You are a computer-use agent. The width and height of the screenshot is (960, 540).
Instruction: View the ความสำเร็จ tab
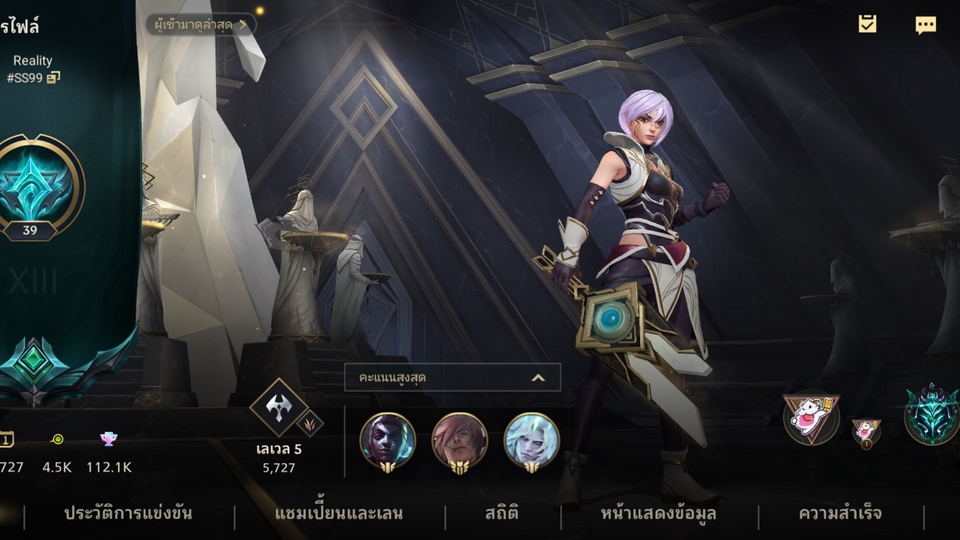tap(840, 514)
